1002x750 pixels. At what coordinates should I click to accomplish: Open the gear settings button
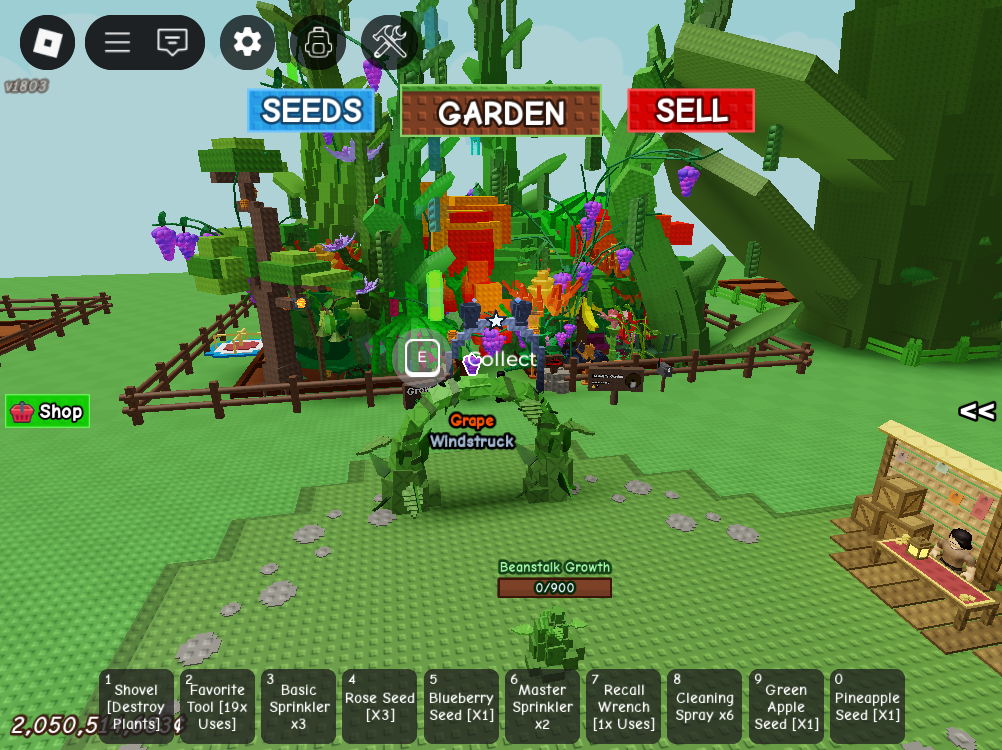(247, 42)
